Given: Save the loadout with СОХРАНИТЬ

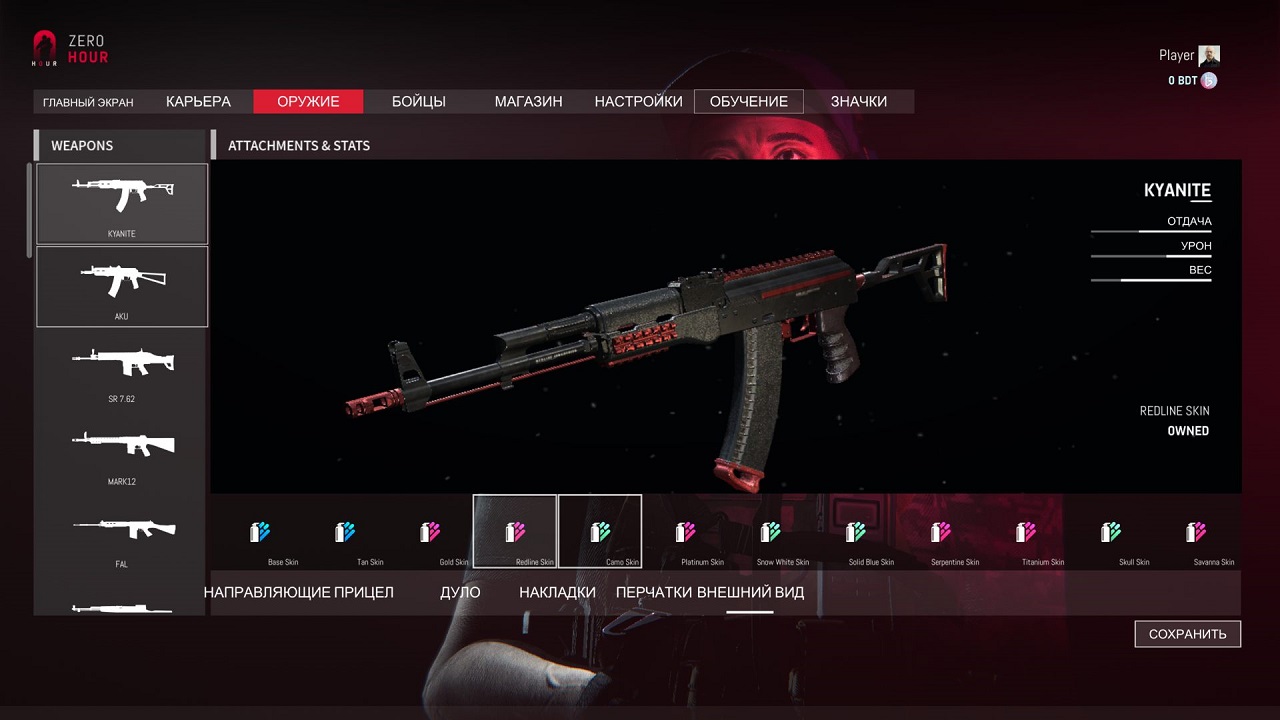Looking at the screenshot, I should click(1187, 634).
